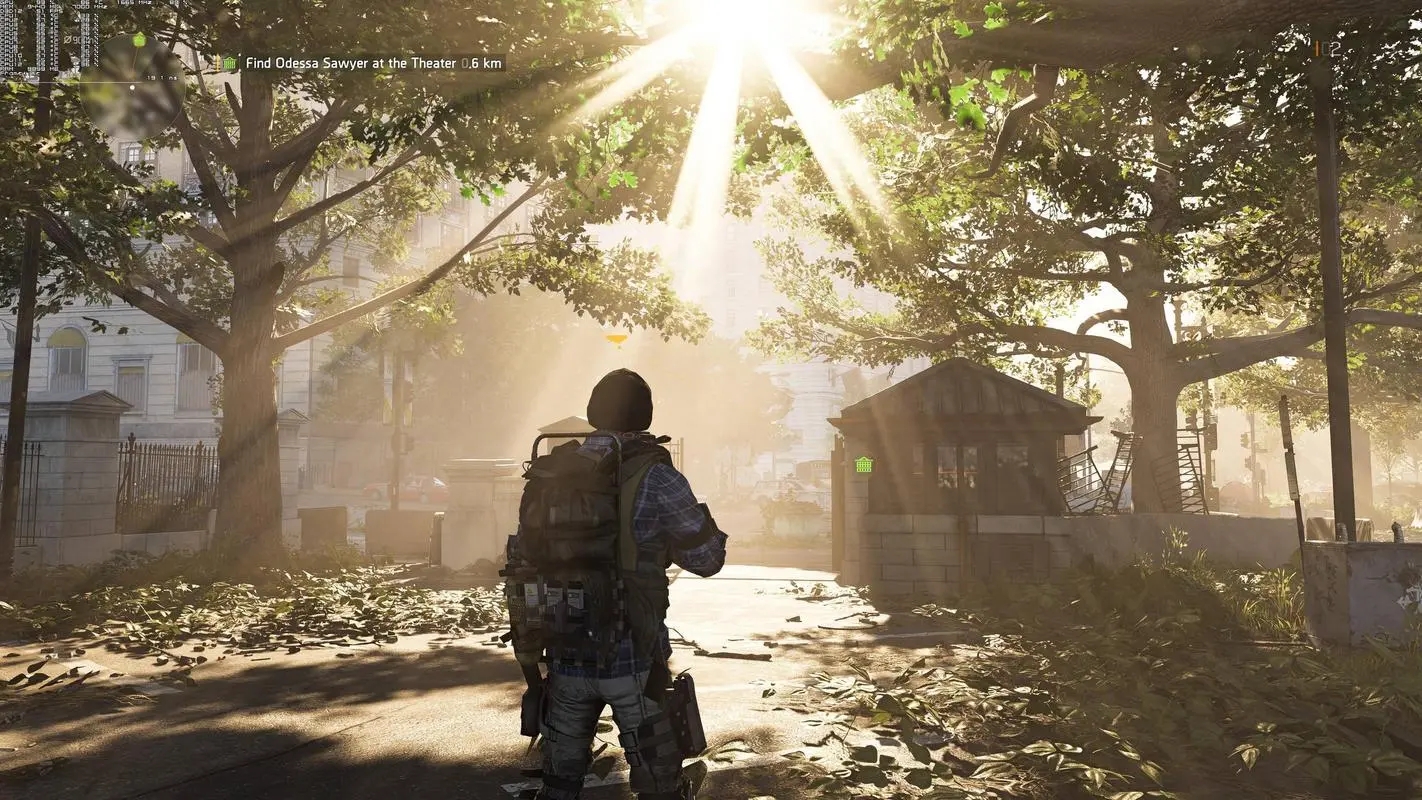This screenshot has height=800, width=1422.
Task: Select the Find Odessa Sawyer objective tracker
Action: pyautogui.click(x=361, y=63)
